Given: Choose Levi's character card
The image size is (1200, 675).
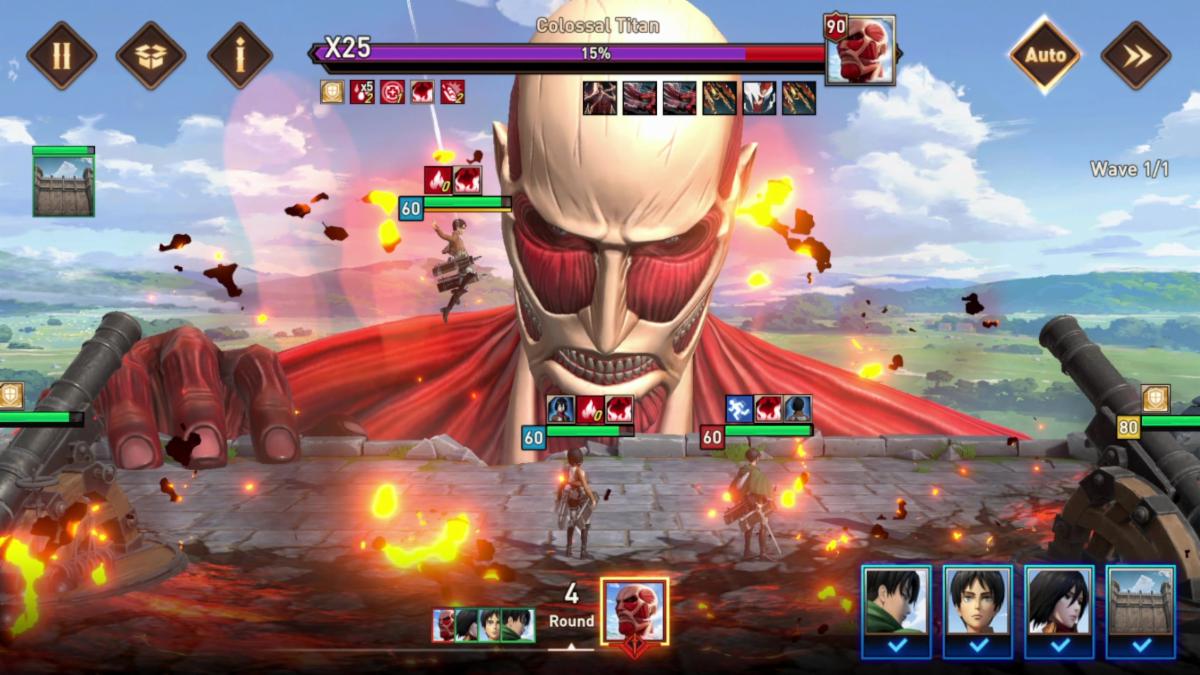Looking at the screenshot, I should click(x=896, y=604).
